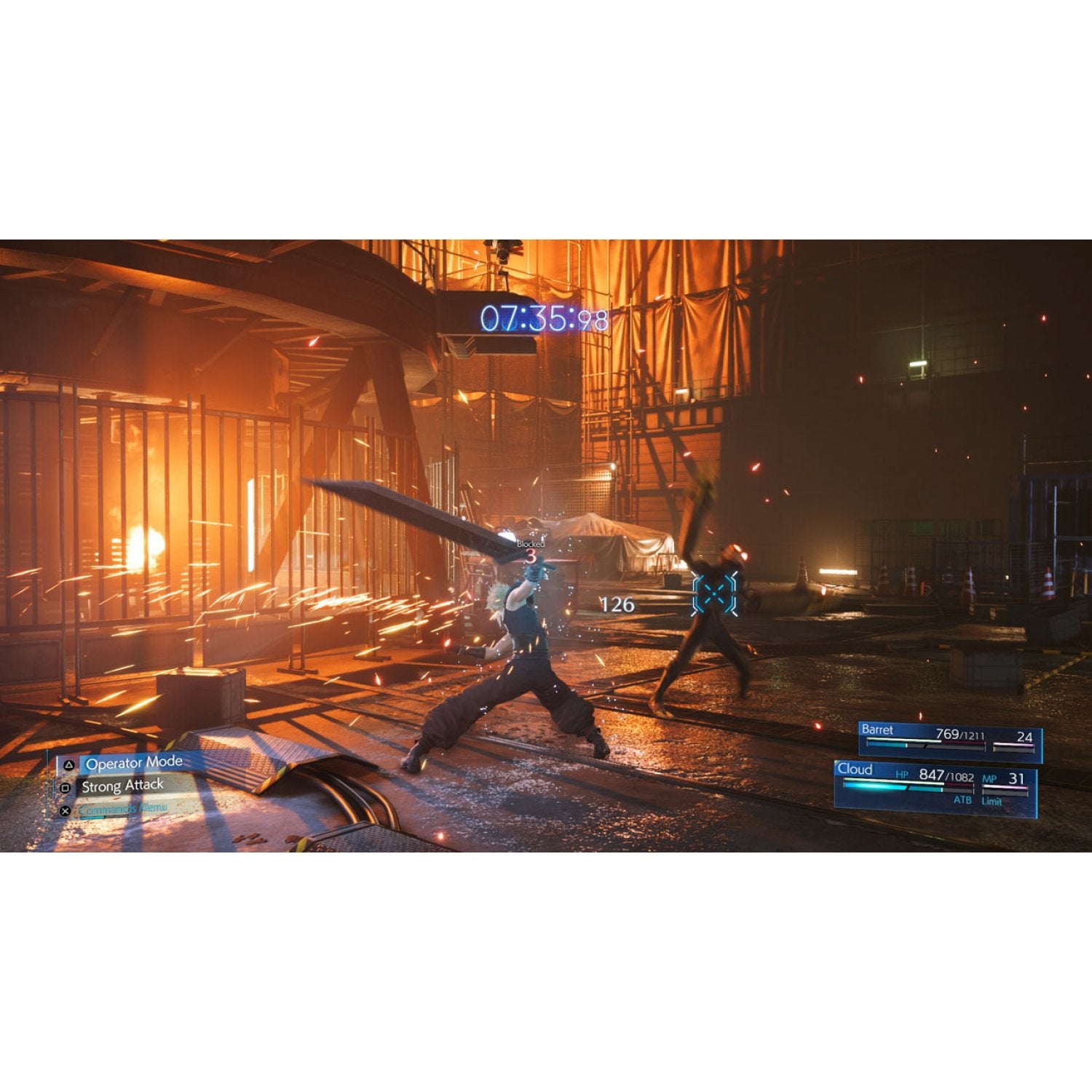Click the triangle button icon beside Operator Mode
The height and width of the screenshot is (1092, 1092).
pos(68,765)
